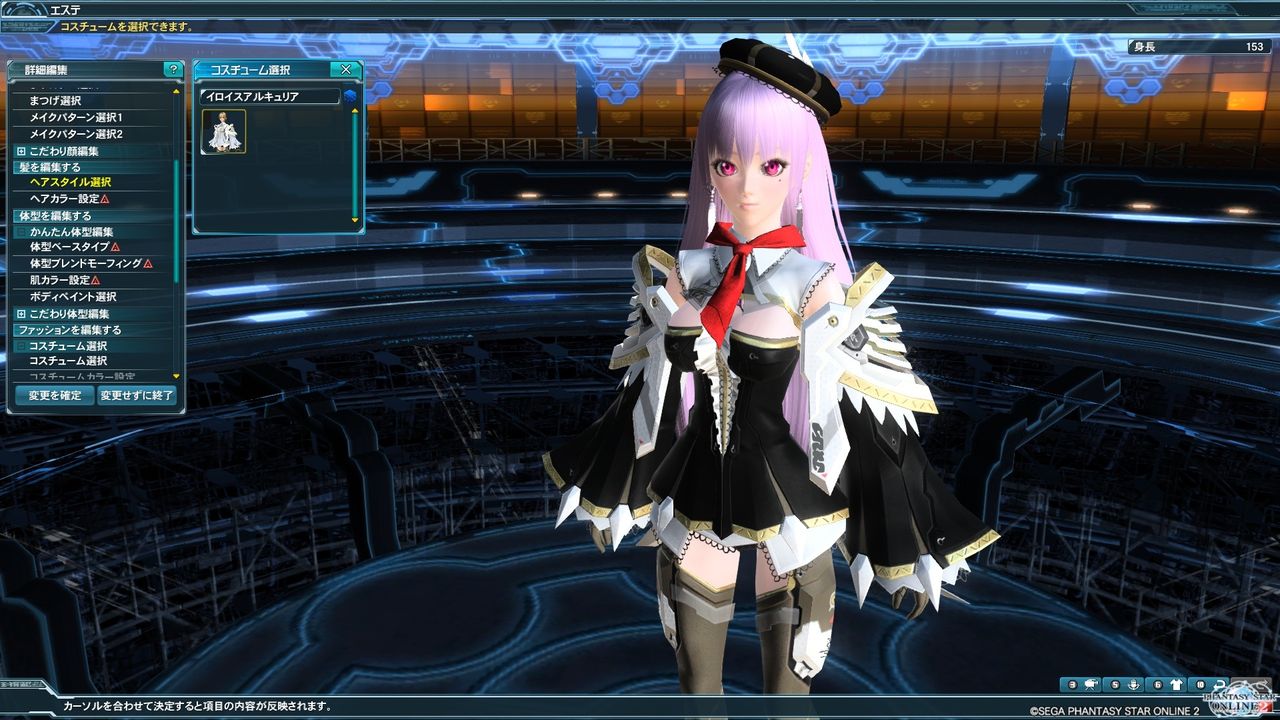Image resolution: width=1280 pixels, height=720 pixels.
Task: Expand the こだわり体型編集 section
Action: pyautogui.click(x=21, y=314)
